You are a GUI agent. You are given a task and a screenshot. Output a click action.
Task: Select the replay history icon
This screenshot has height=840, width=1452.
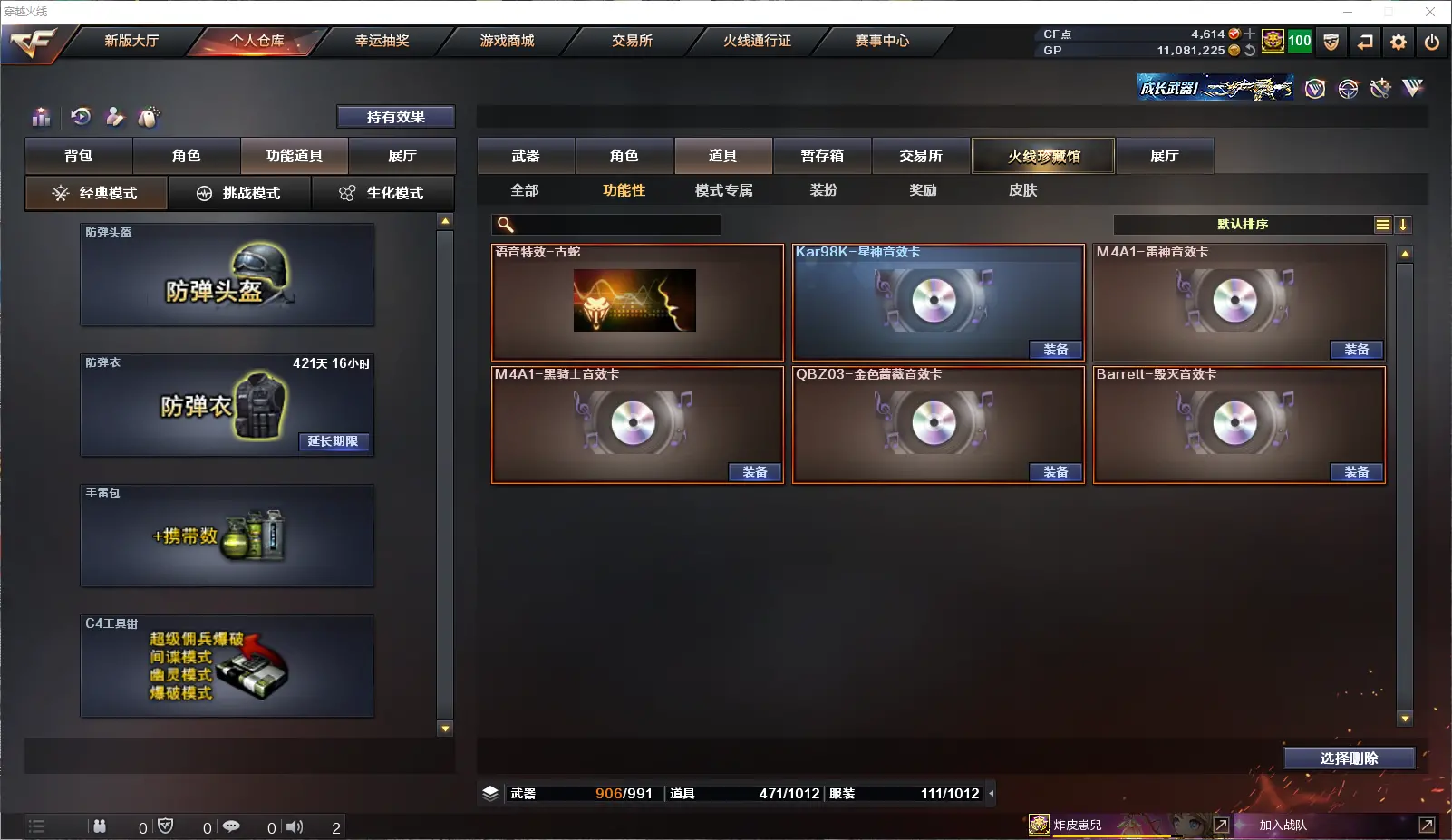[81, 117]
